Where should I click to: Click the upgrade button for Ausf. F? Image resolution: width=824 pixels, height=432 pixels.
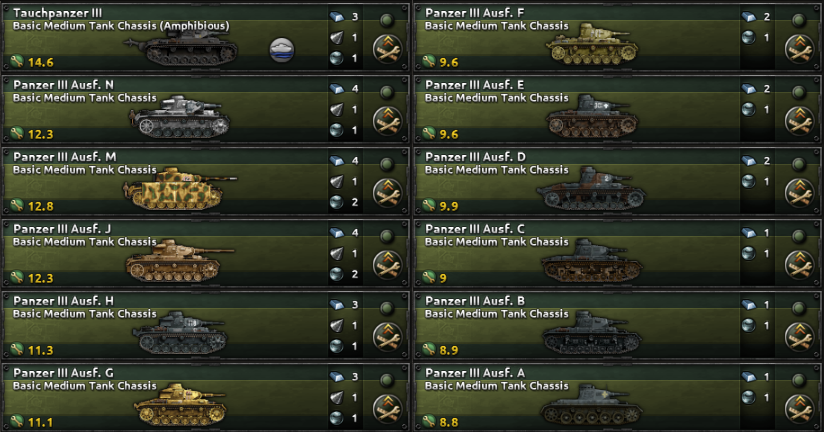coord(799,47)
